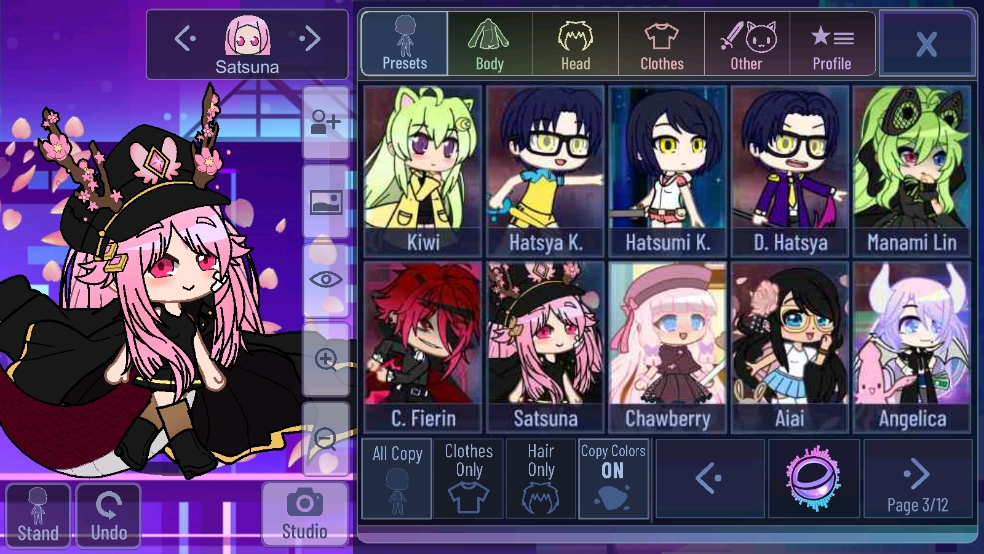
Task: Open the Studio camera button
Action: pos(304,514)
